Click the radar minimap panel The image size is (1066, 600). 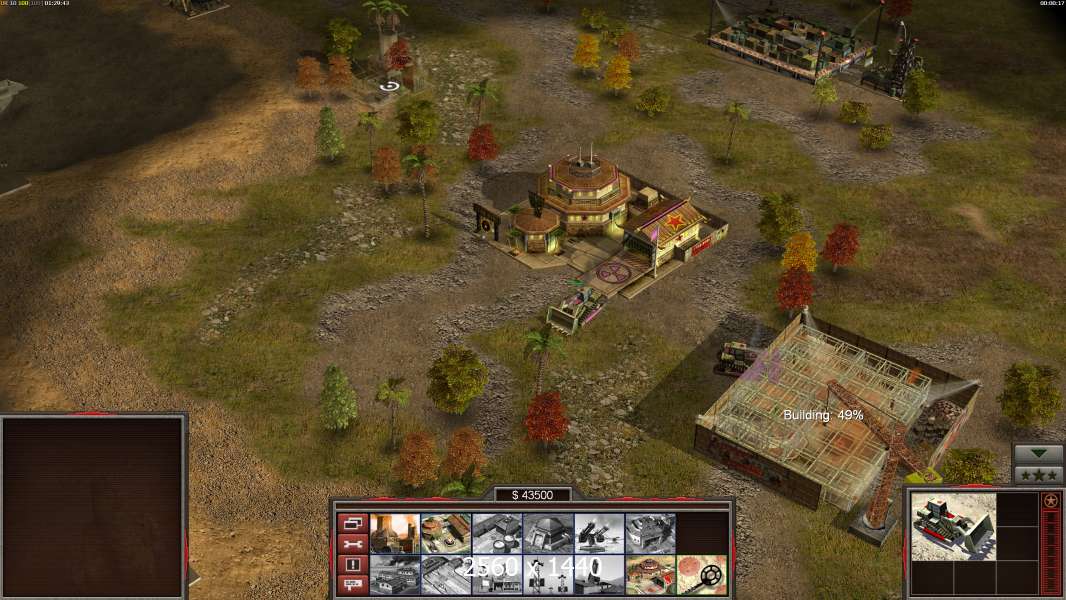coord(93,507)
